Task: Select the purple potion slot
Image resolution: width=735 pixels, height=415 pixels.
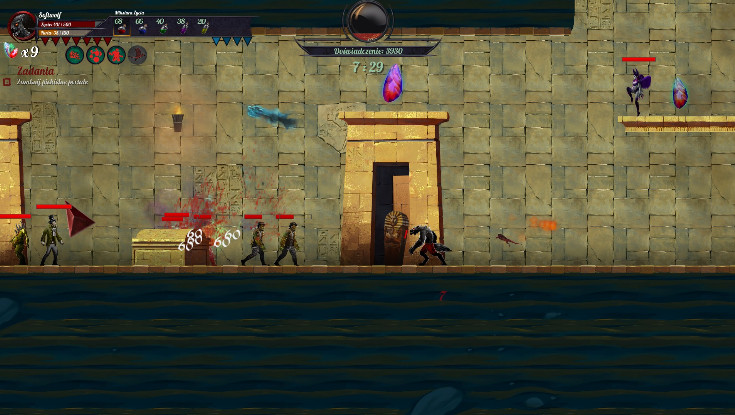Action: pos(183,26)
